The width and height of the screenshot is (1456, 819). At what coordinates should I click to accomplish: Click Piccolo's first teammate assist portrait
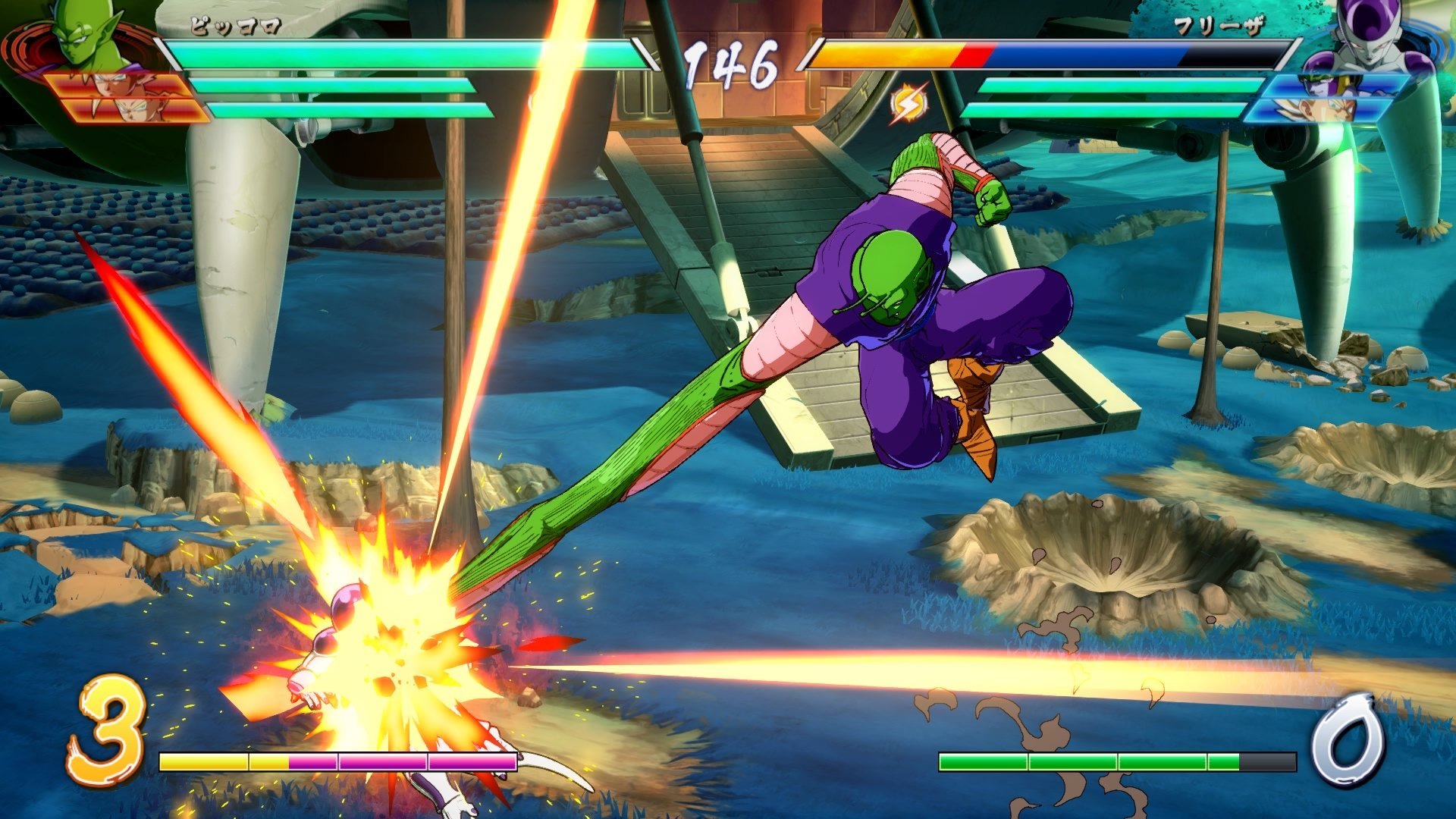point(129,83)
